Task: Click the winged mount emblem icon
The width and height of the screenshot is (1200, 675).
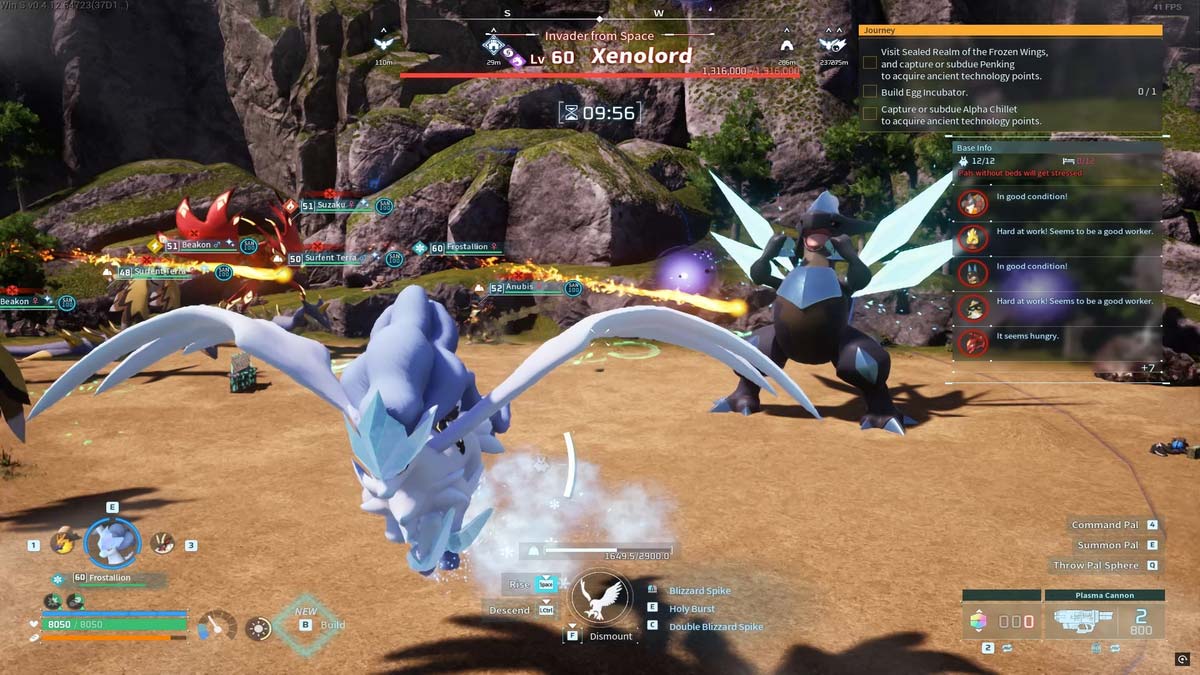Action: point(604,600)
